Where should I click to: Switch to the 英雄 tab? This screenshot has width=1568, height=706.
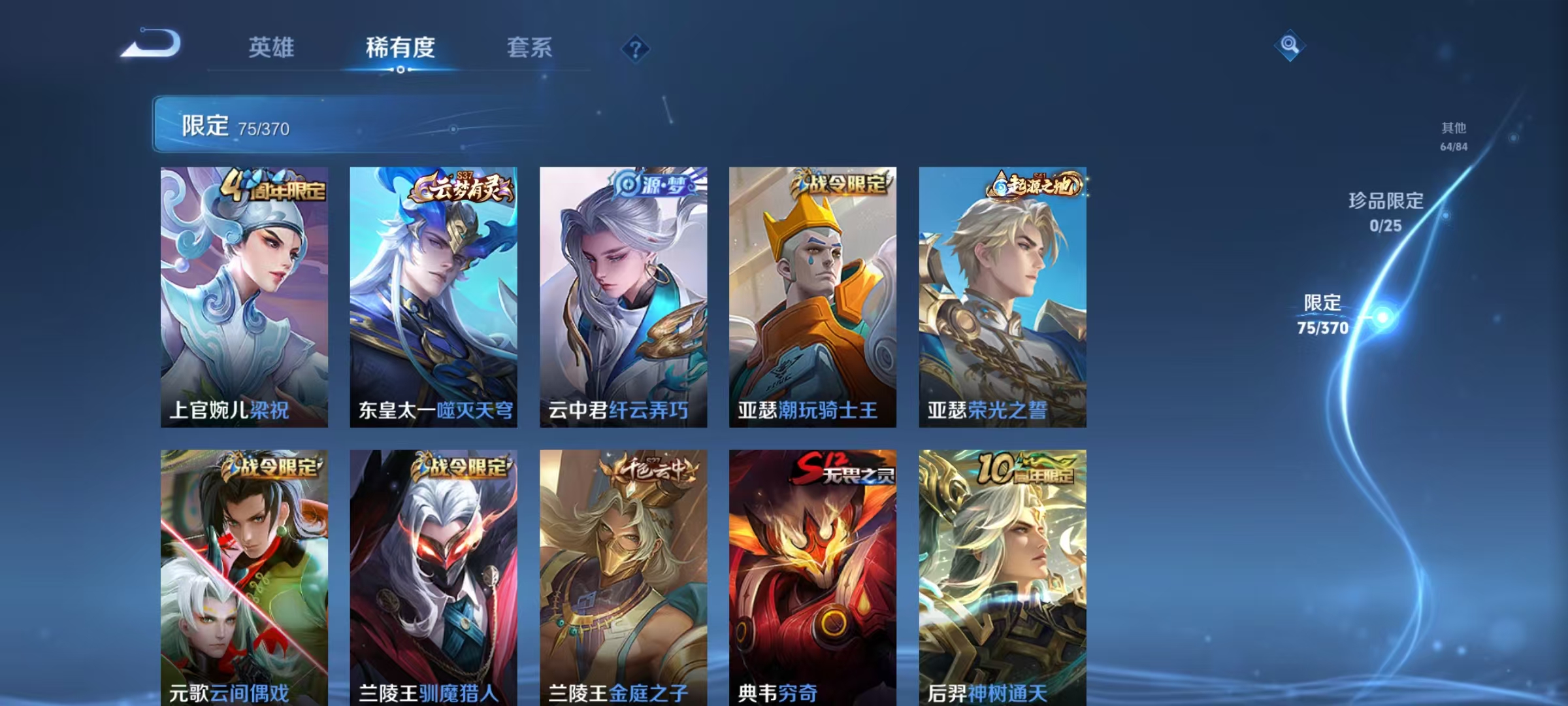(272, 48)
